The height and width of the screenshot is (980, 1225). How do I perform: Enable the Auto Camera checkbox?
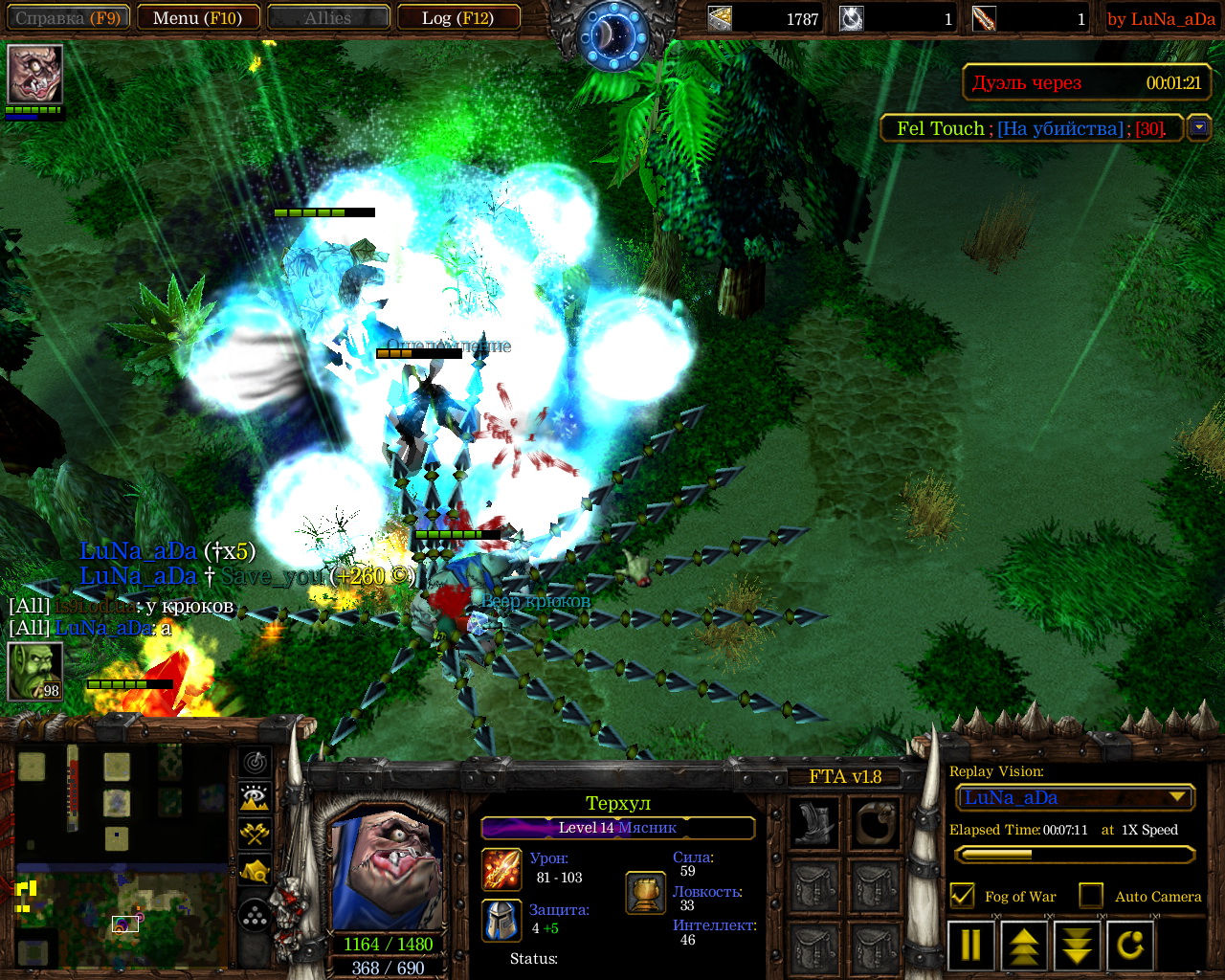click(x=1091, y=896)
